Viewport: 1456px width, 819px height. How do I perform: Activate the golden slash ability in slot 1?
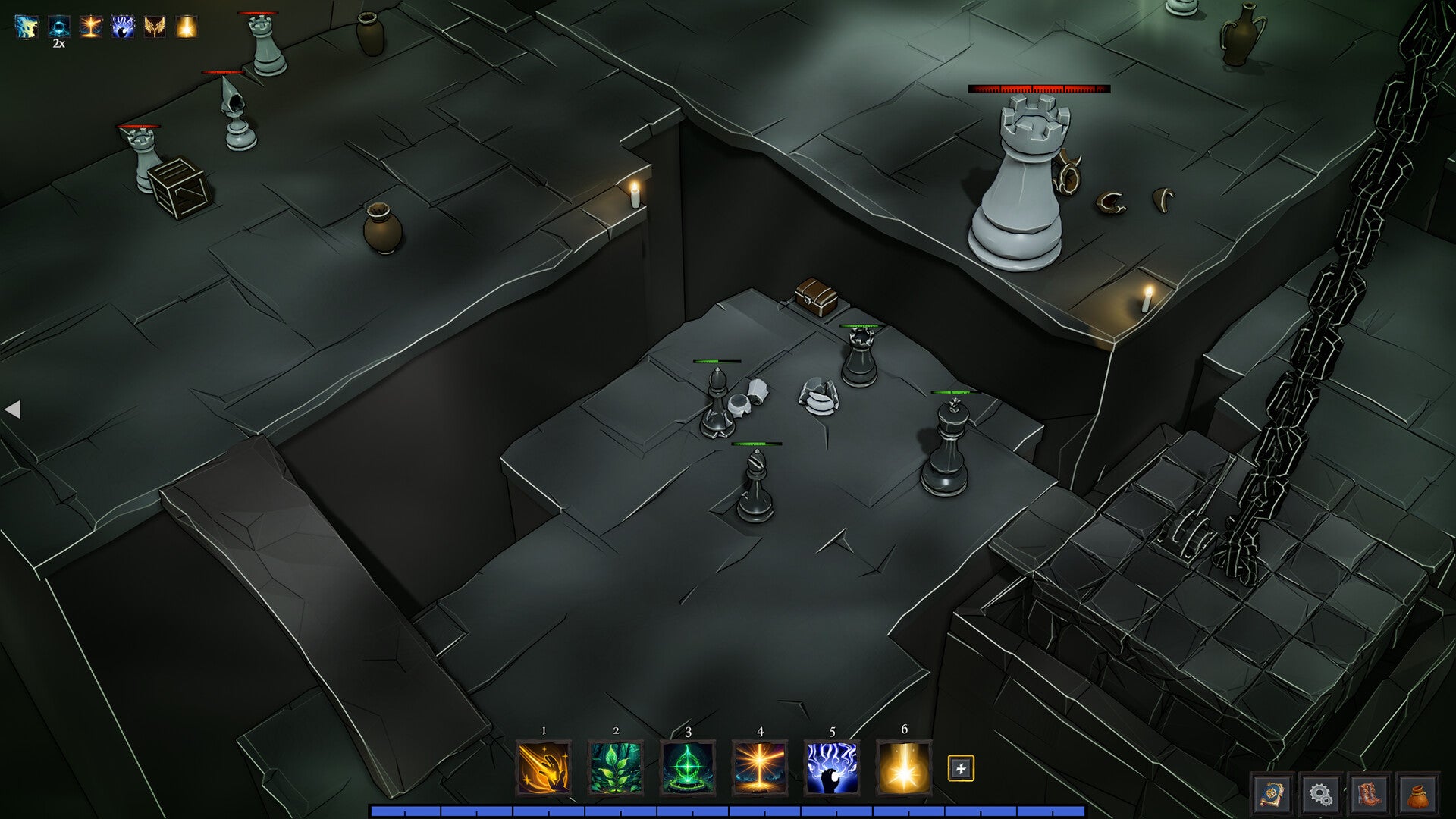pyautogui.click(x=543, y=767)
